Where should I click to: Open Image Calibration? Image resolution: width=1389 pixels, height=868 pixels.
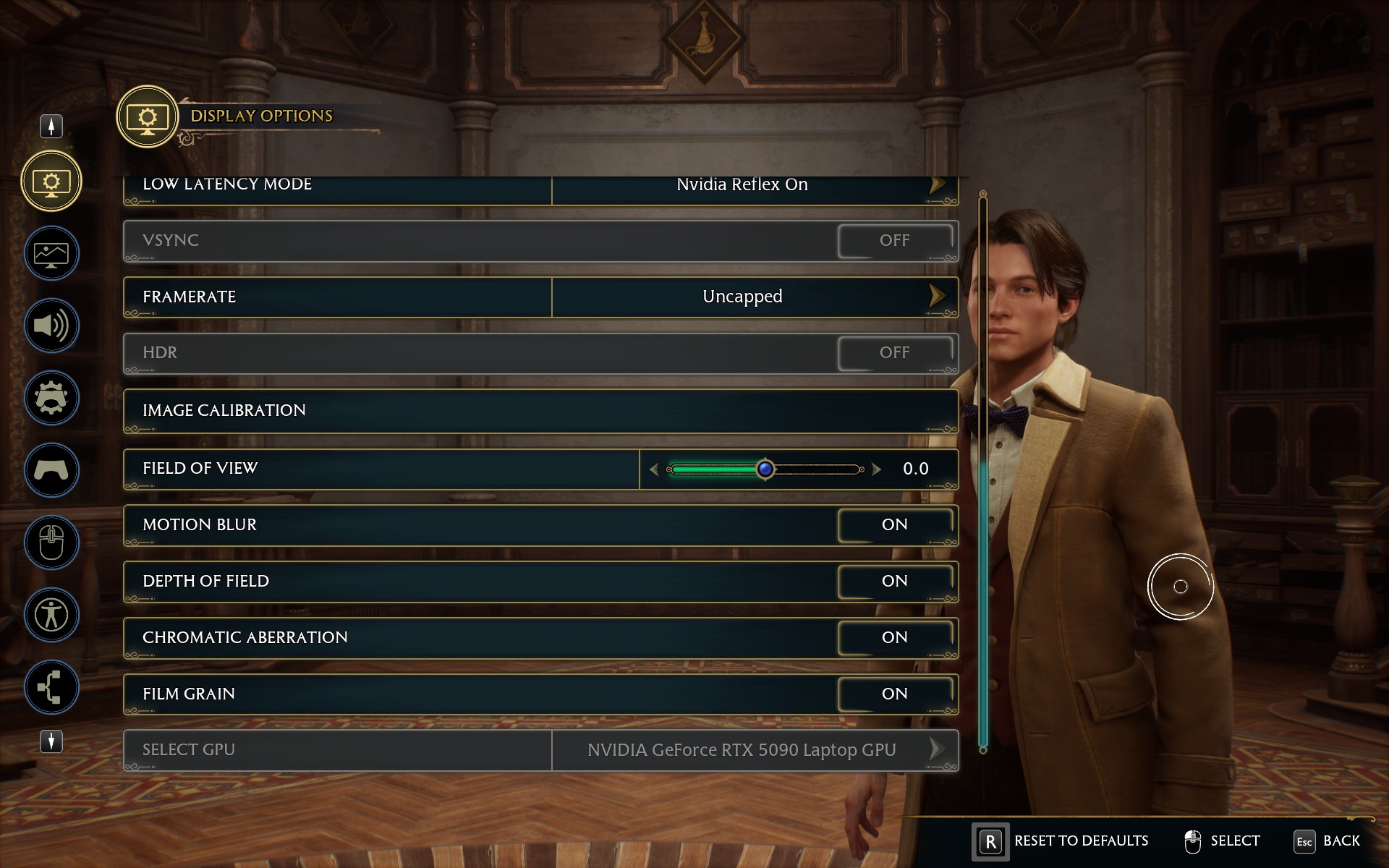(540, 410)
